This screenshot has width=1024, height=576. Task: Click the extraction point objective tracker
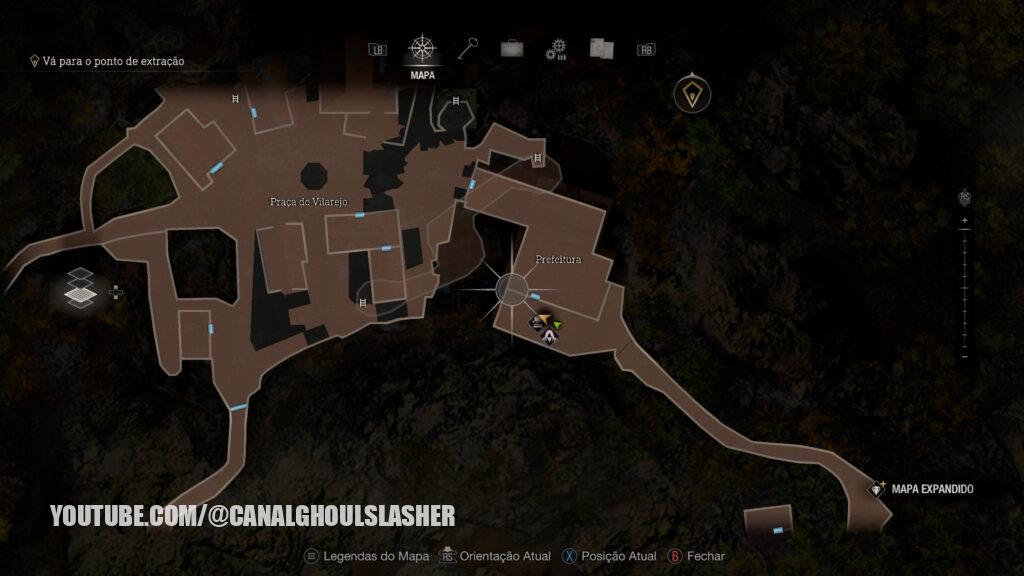(107, 61)
